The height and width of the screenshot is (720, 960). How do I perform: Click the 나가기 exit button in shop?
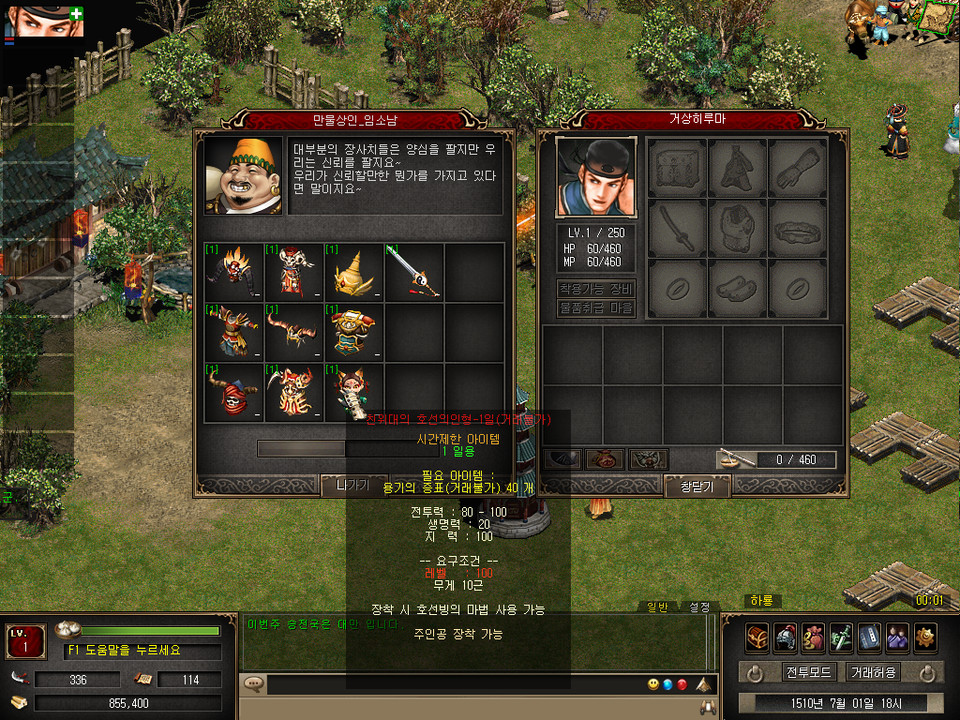(353, 486)
